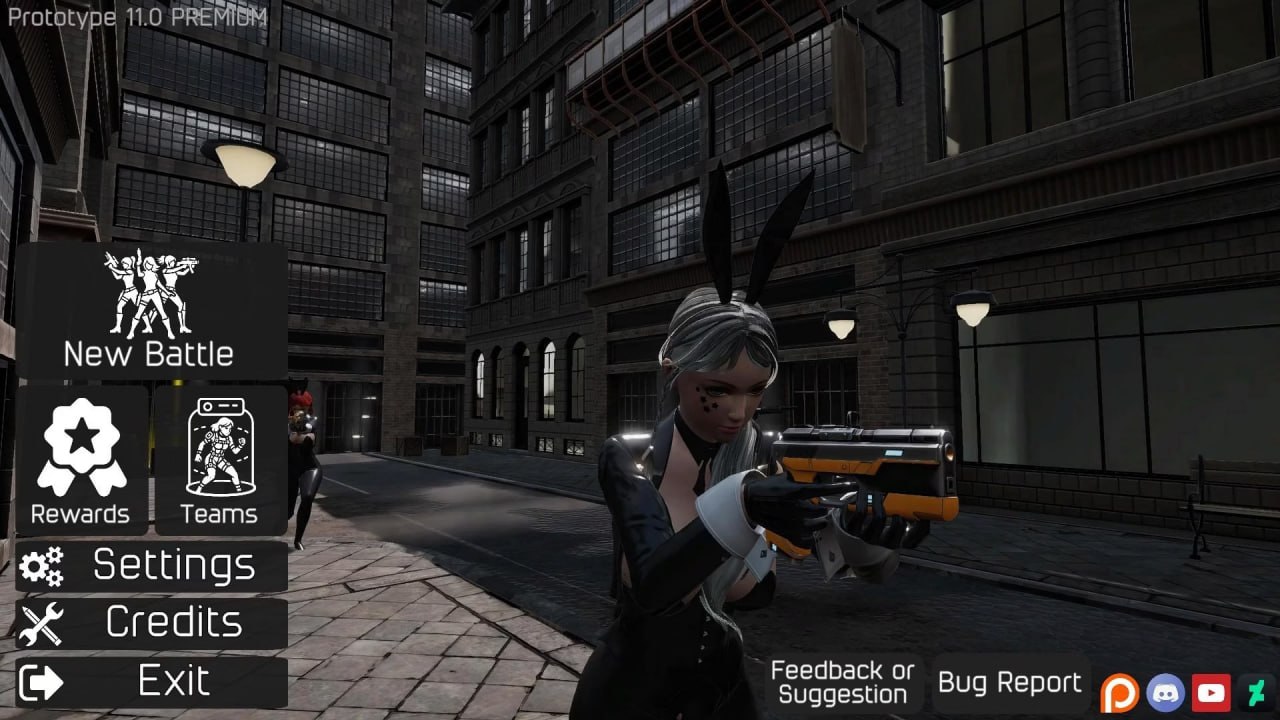Submit a Bug Report
Screen dimensions: 1280x720
[x=1009, y=682]
